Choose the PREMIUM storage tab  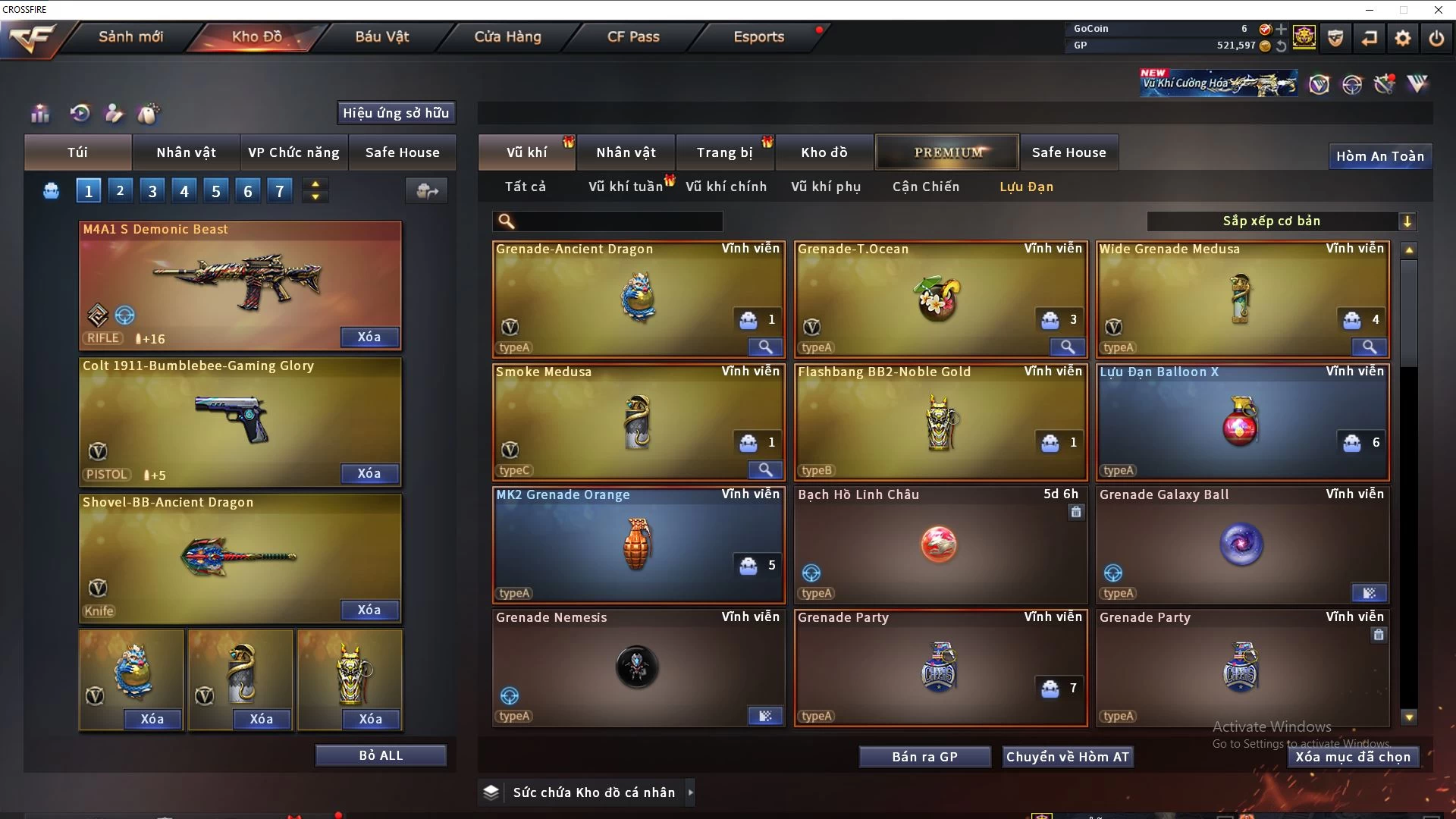click(x=947, y=152)
